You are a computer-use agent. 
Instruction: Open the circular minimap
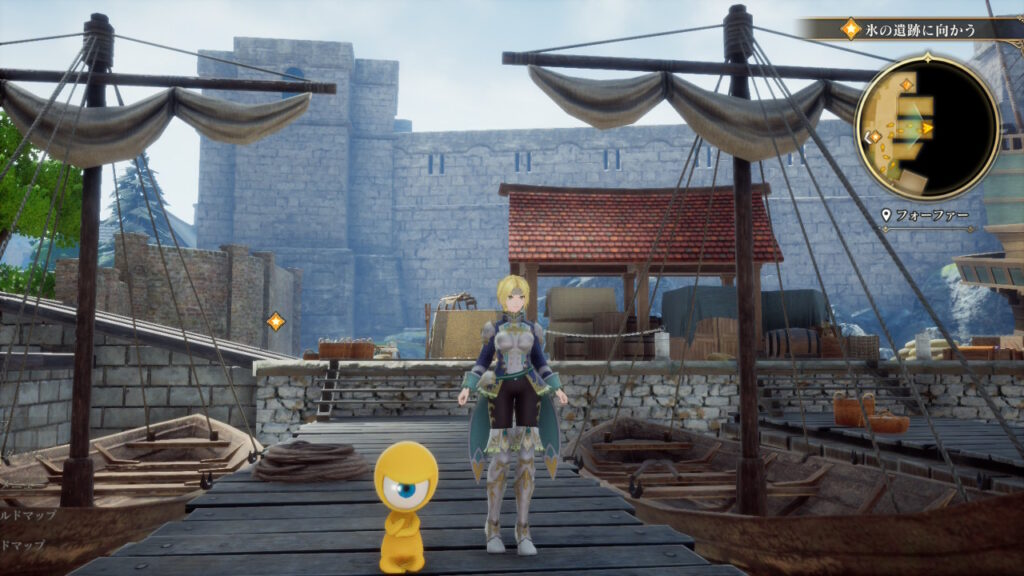coord(927,127)
